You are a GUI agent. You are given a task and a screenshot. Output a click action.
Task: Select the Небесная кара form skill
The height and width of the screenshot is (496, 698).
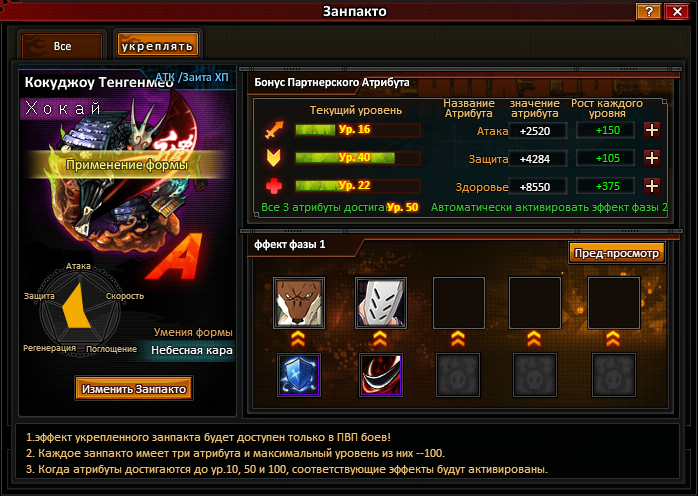[192, 351]
